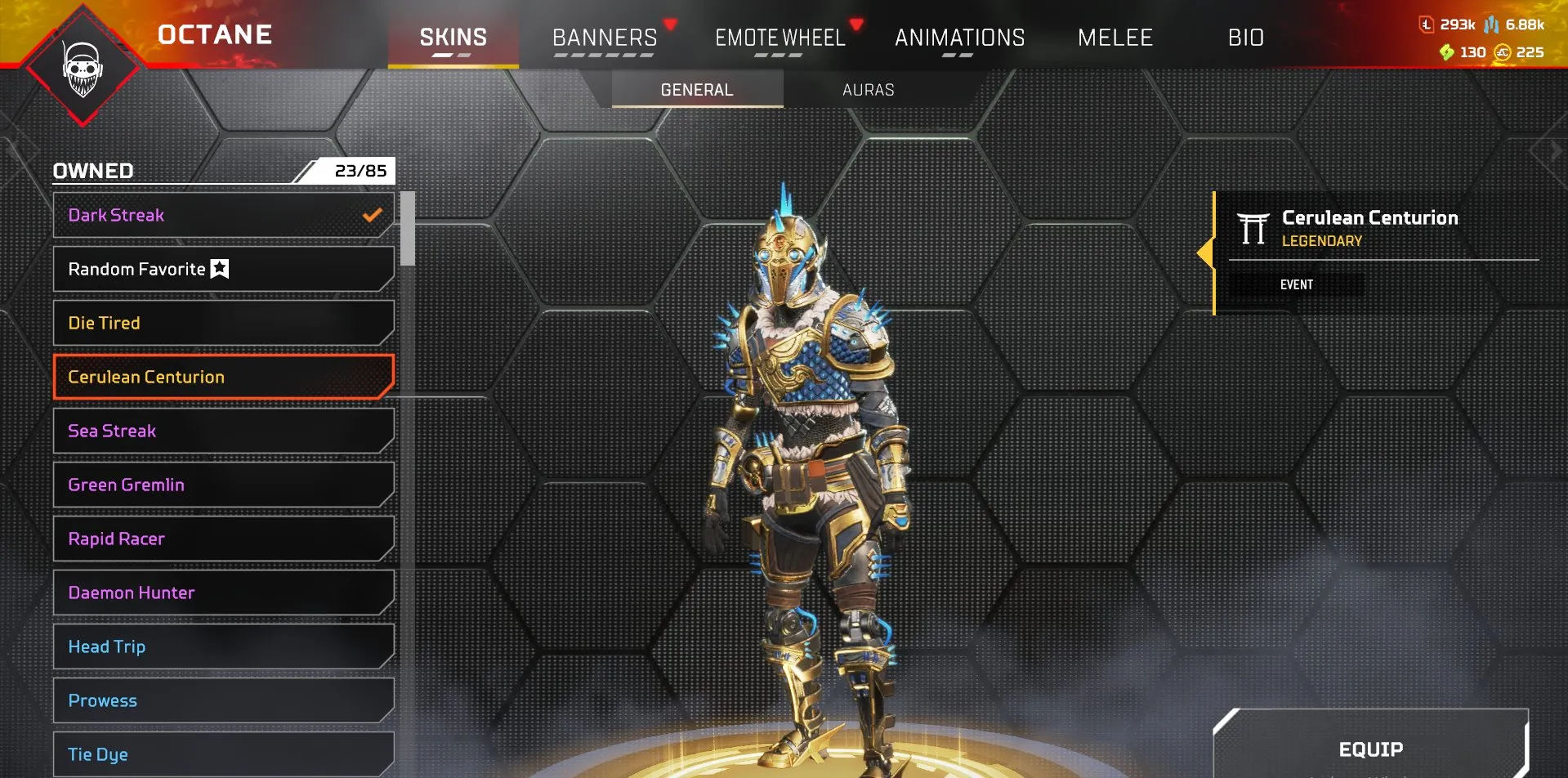Select the Daemon Hunter skin
Image resolution: width=1568 pixels, height=778 pixels.
coord(222,592)
